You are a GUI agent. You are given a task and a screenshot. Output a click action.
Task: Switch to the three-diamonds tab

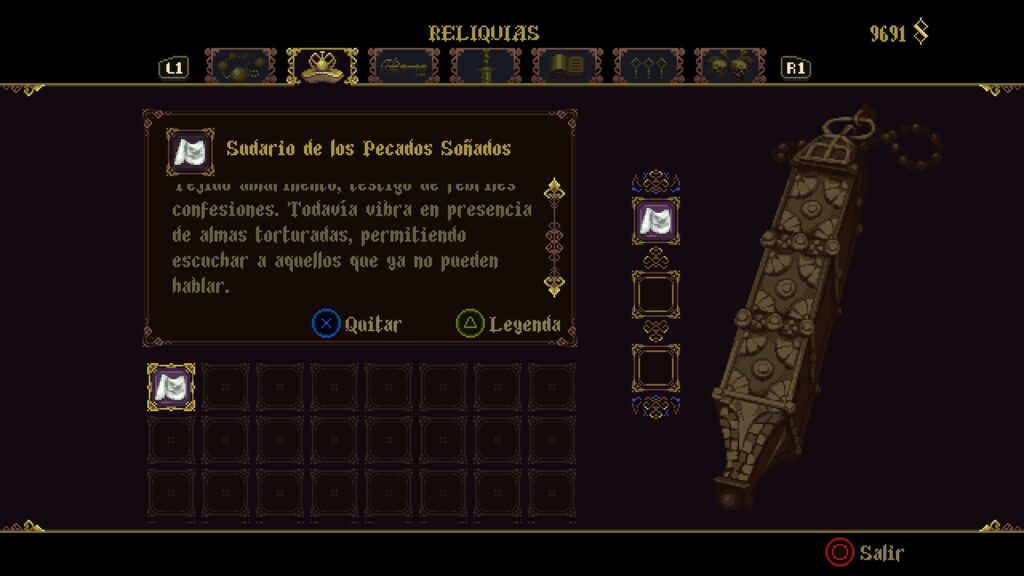[x=648, y=66]
